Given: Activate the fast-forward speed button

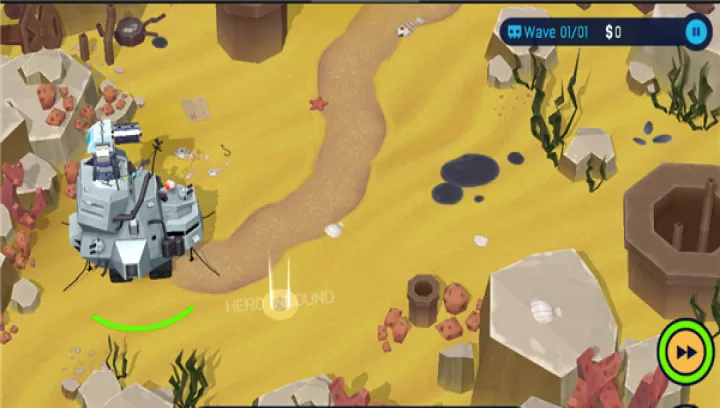Looking at the screenshot, I should coord(686,352).
